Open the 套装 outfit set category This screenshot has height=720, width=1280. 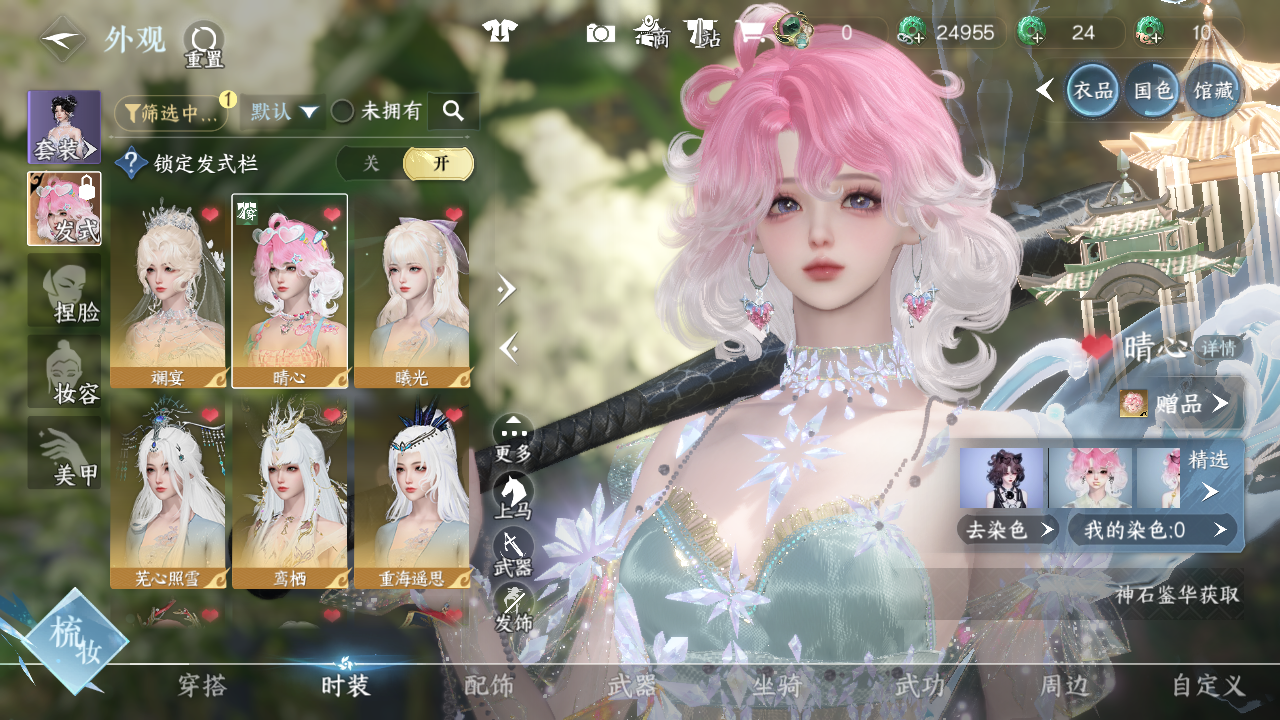tap(64, 127)
